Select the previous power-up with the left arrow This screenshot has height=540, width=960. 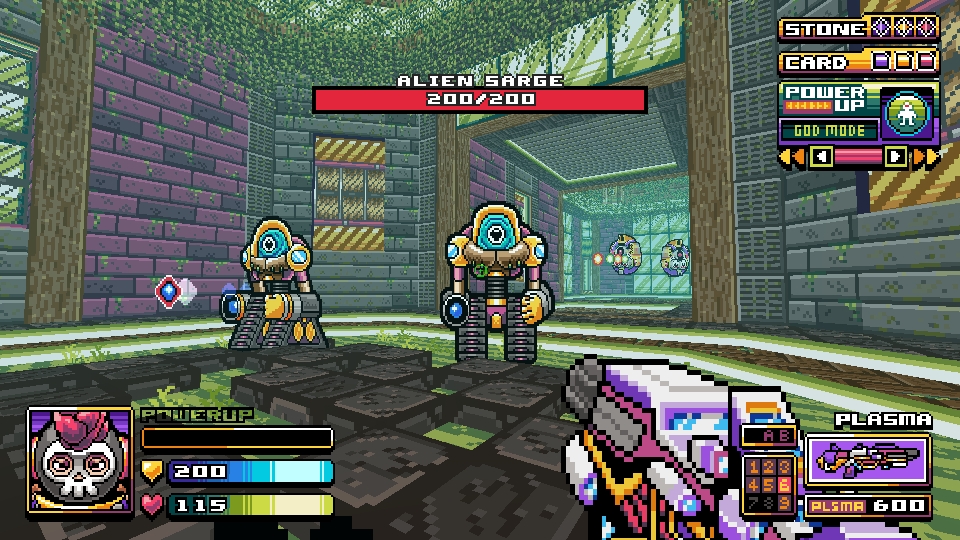[822, 156]
